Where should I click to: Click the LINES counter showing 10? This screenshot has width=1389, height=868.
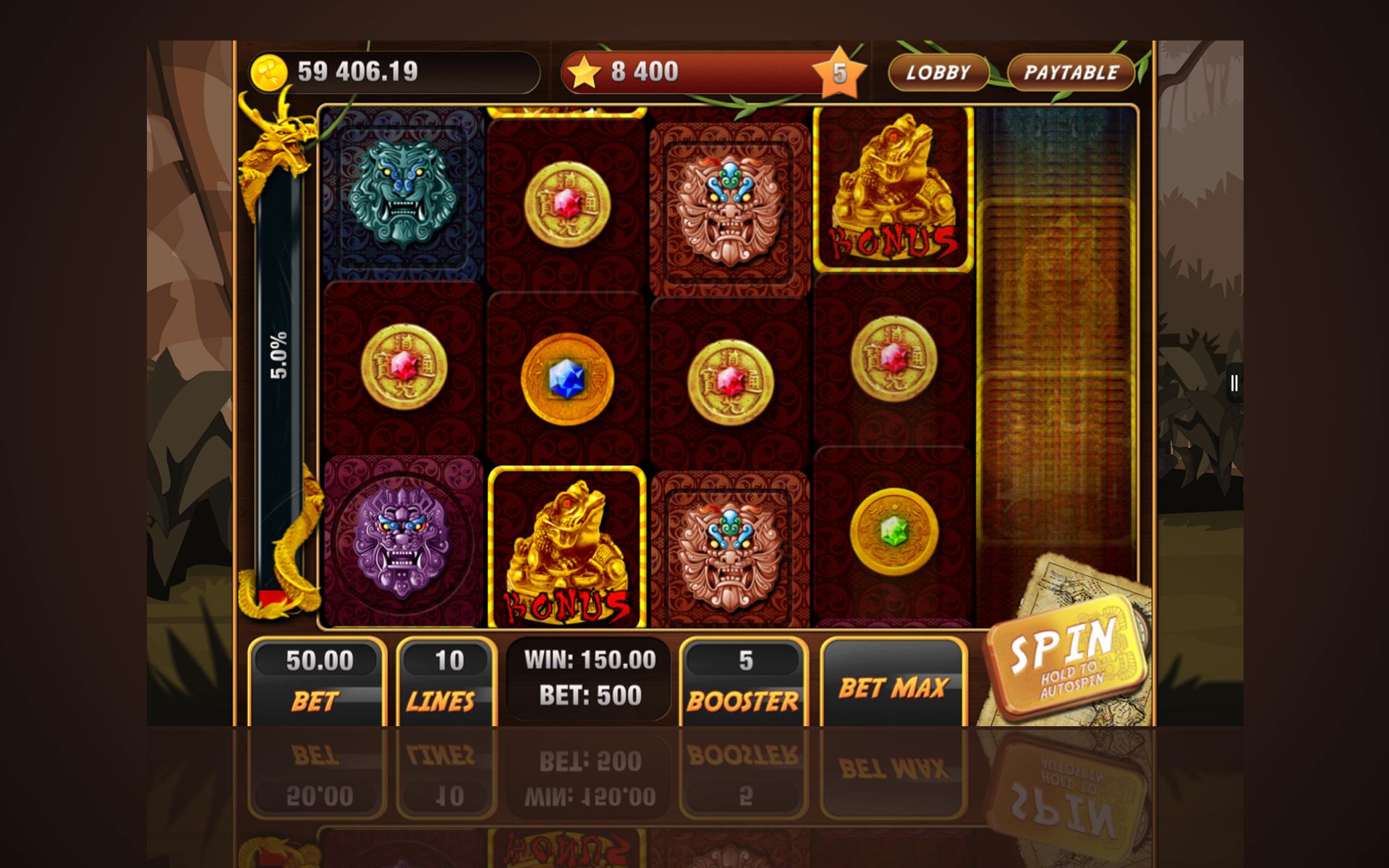[x=443, y=676]
